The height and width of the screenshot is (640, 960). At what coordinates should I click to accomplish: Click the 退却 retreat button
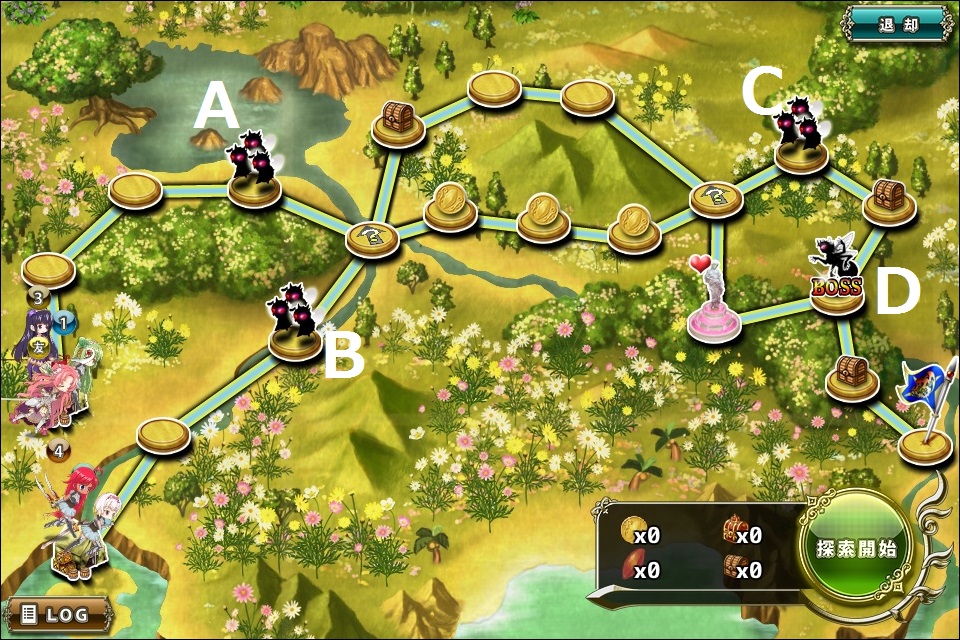896,22
